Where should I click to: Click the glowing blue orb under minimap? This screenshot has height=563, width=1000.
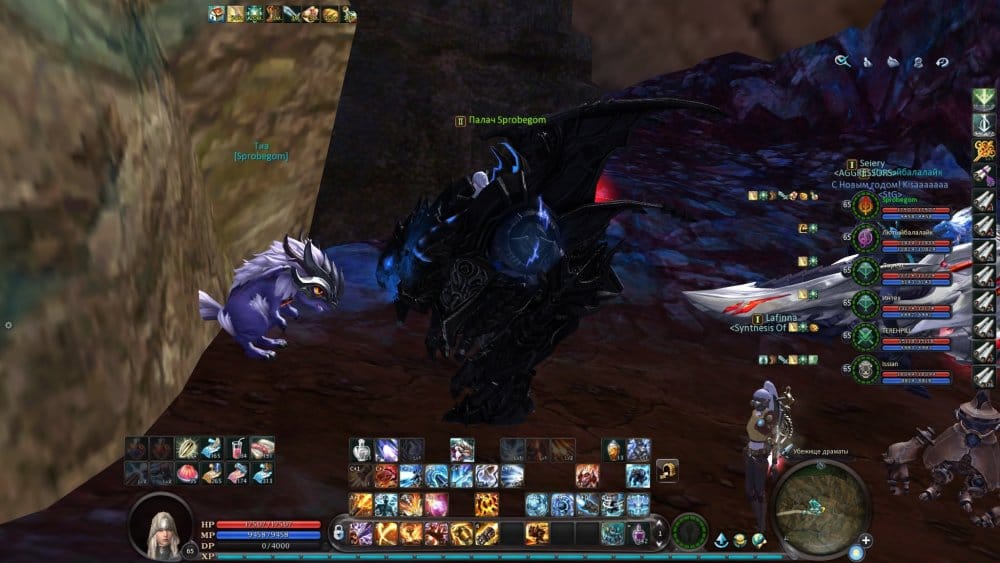tap(857, 552)
